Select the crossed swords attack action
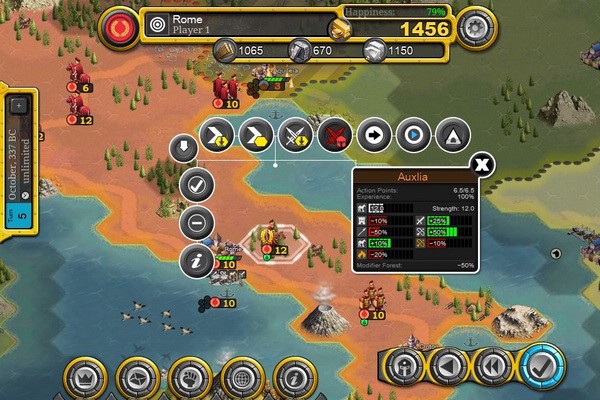Viewport: 600px width, 400px height. pyautogui.click(x=294, y=133)
